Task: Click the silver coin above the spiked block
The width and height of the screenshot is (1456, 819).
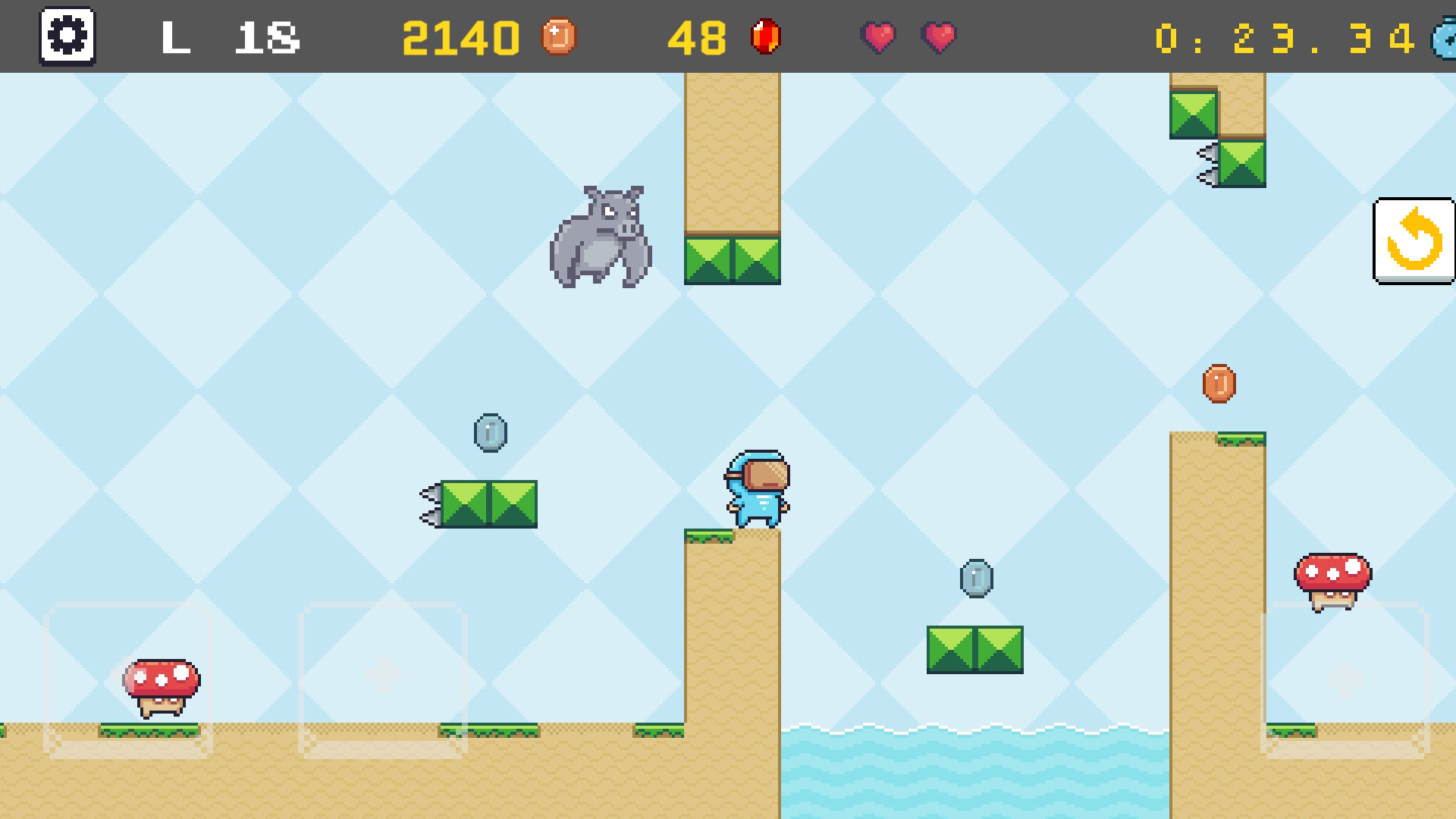Action: click(x=491, y=432)
